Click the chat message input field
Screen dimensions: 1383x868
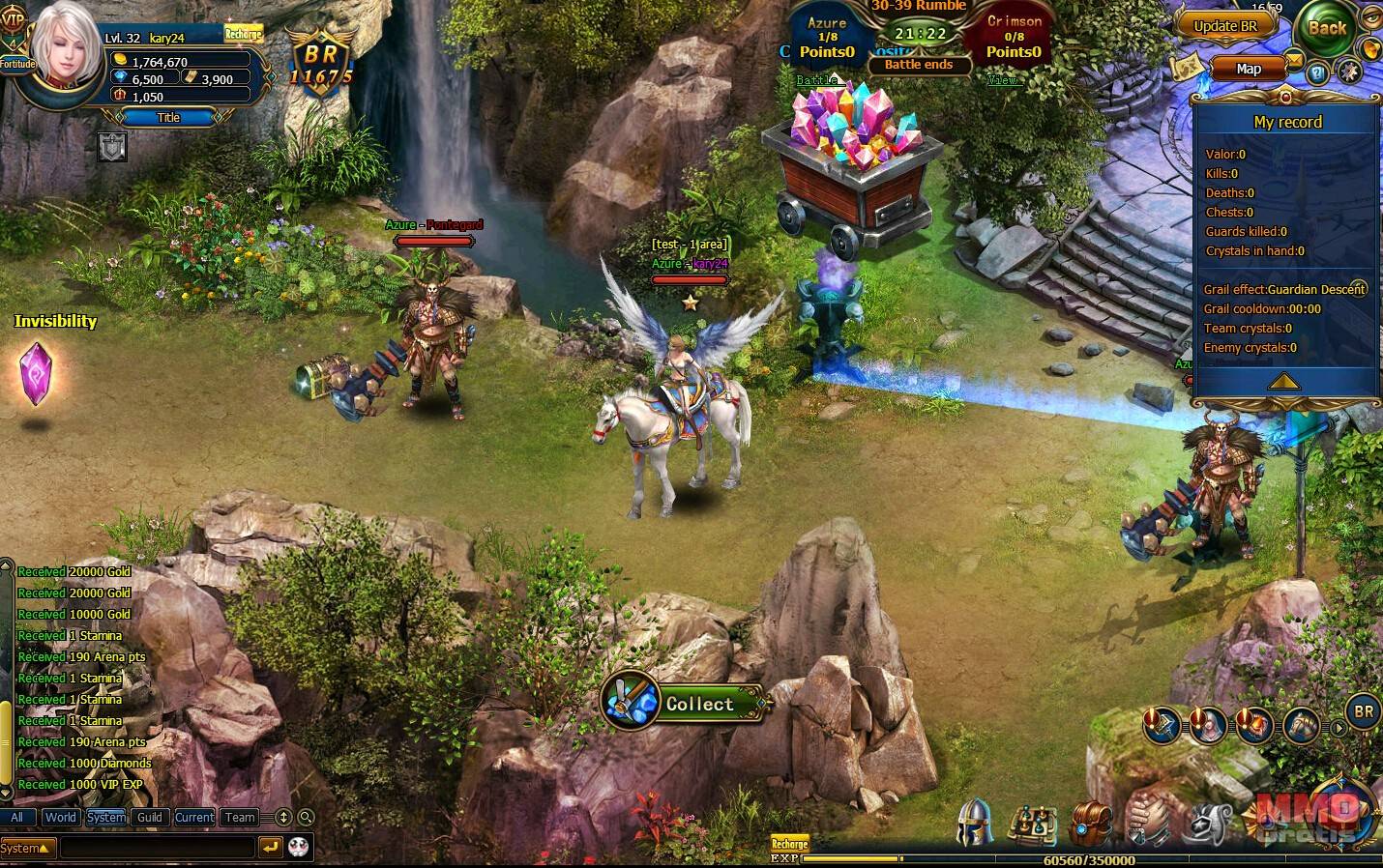(157, 848)
